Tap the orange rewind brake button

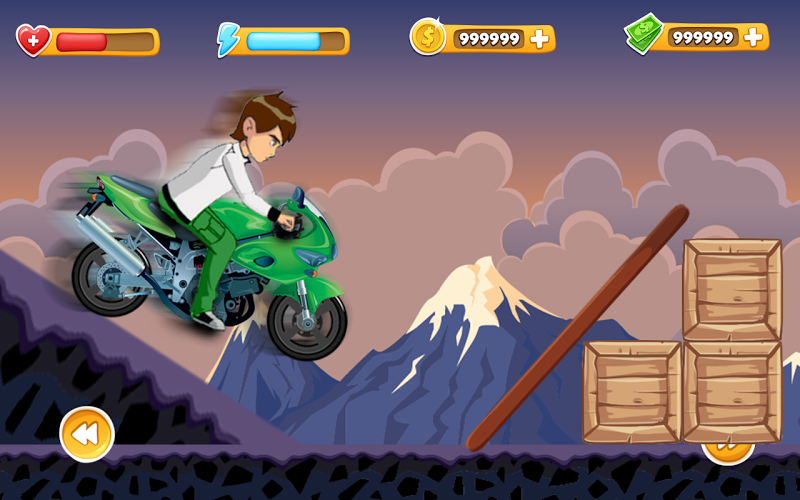(x=87, y=434)
